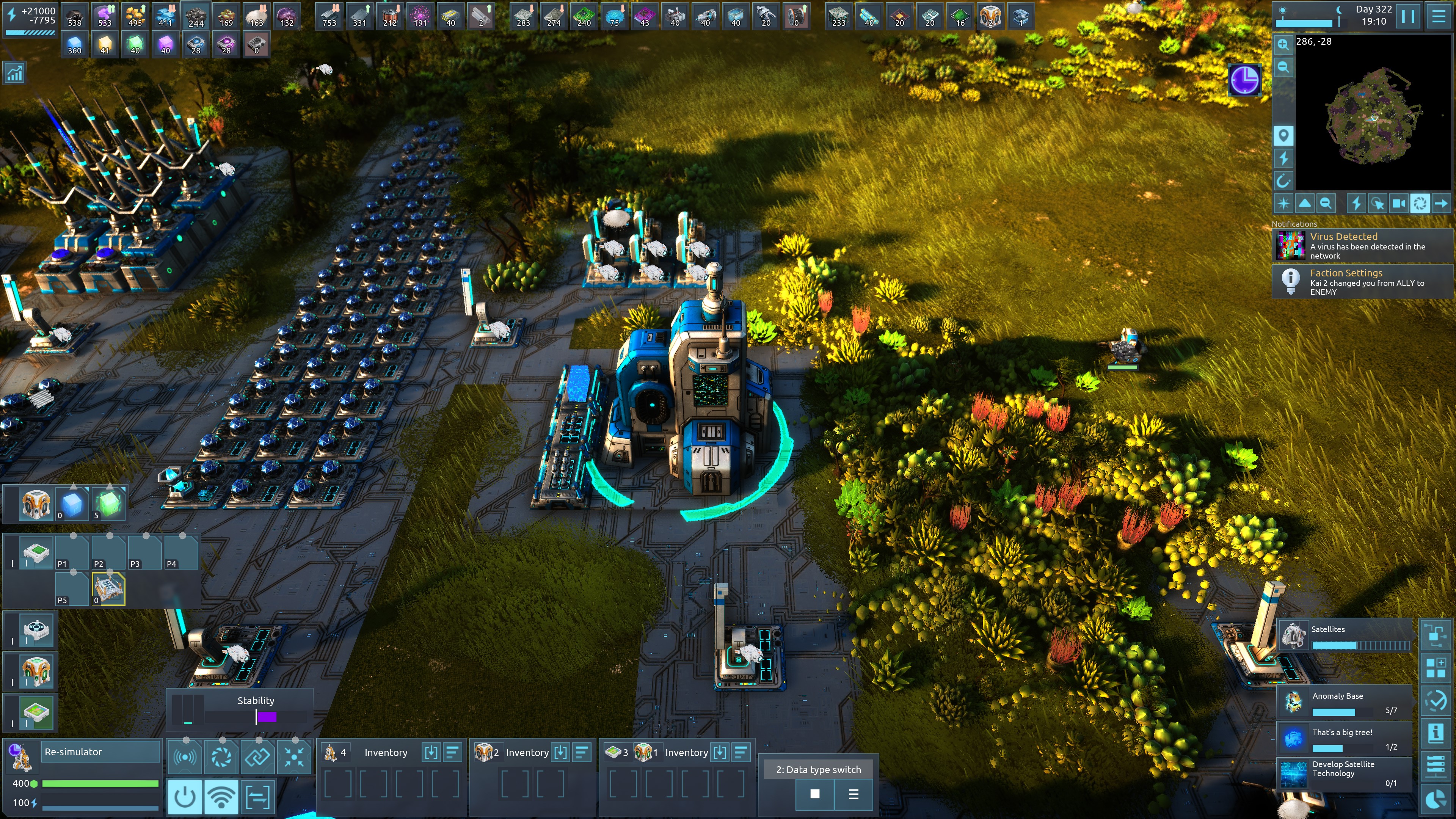The image size is (1456, 819).
Task: Open the codex info book button
Action: (1436, 733)
